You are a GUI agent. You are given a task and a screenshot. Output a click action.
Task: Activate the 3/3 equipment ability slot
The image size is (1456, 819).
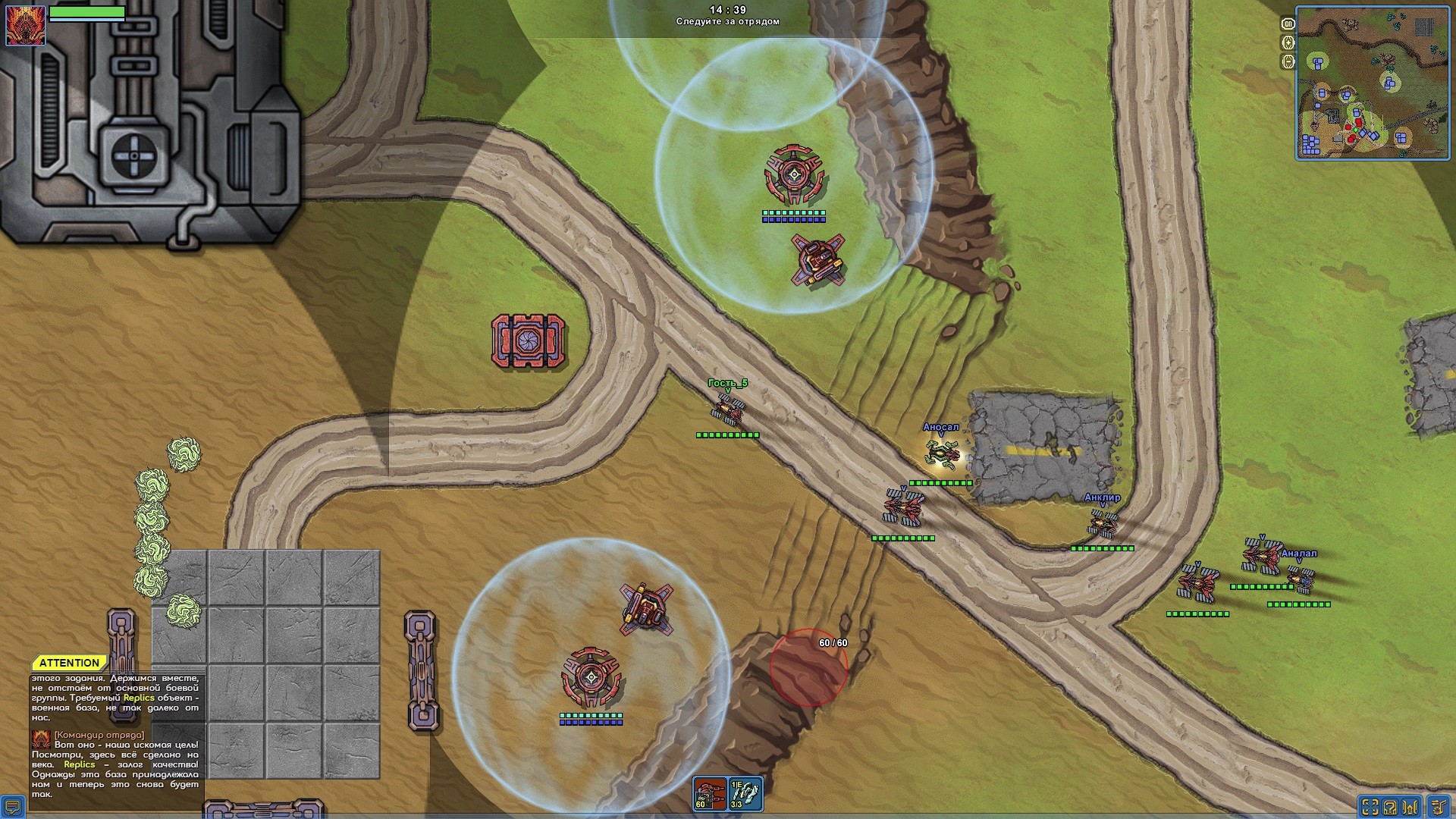(x=745, y=794)
